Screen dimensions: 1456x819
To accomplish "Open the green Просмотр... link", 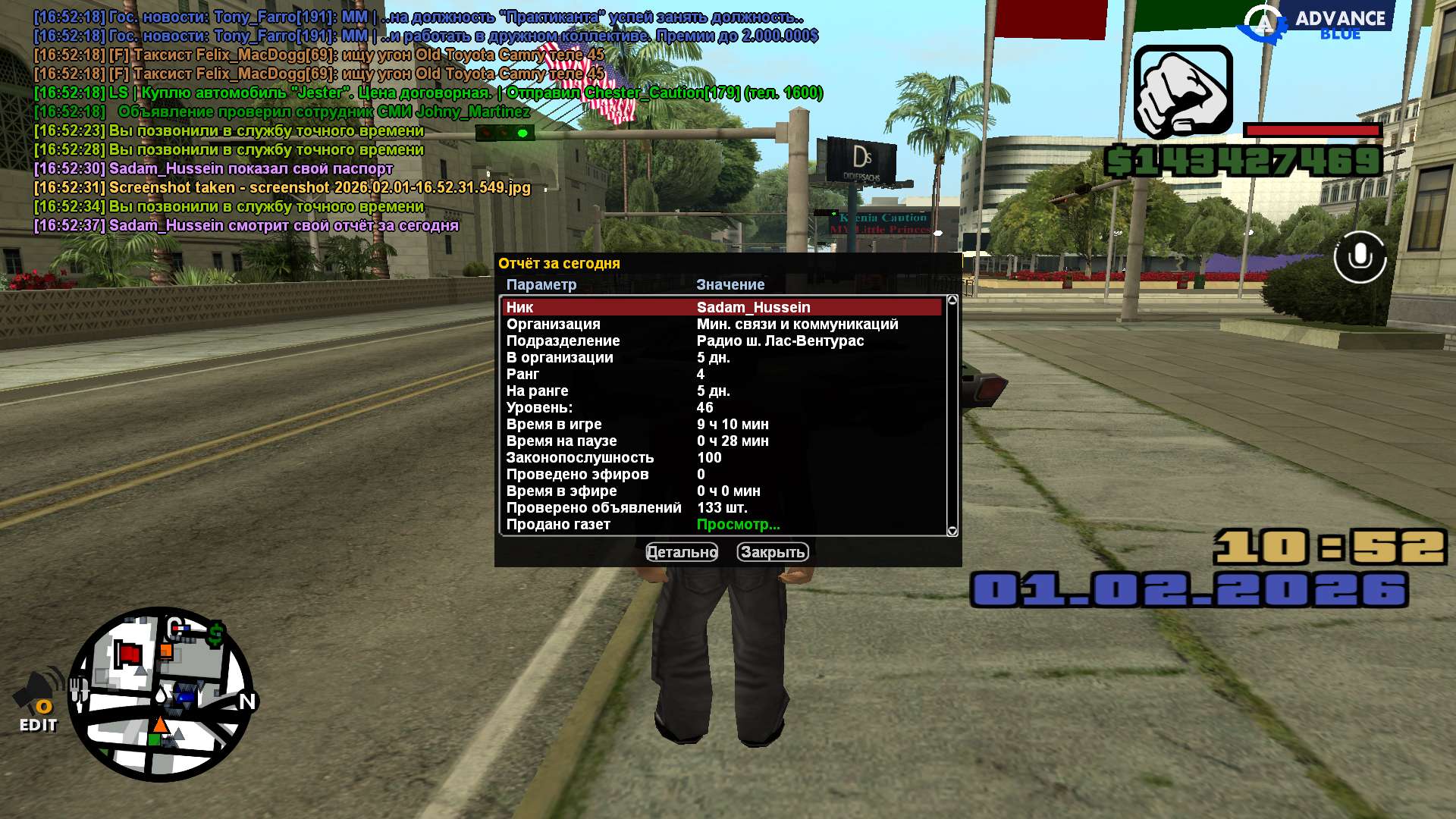I will click(x=738, y=524).
